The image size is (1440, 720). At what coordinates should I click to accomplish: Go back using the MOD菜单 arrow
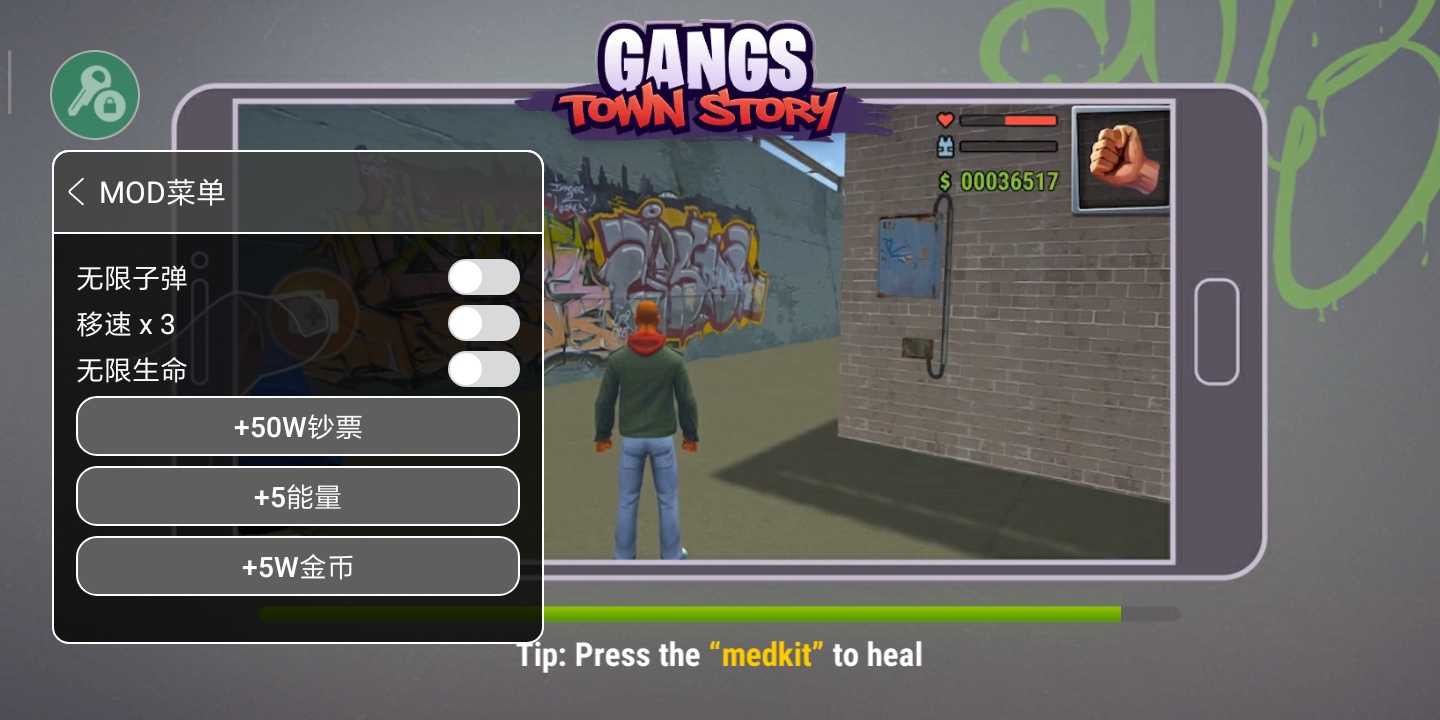tap(76, 192)
